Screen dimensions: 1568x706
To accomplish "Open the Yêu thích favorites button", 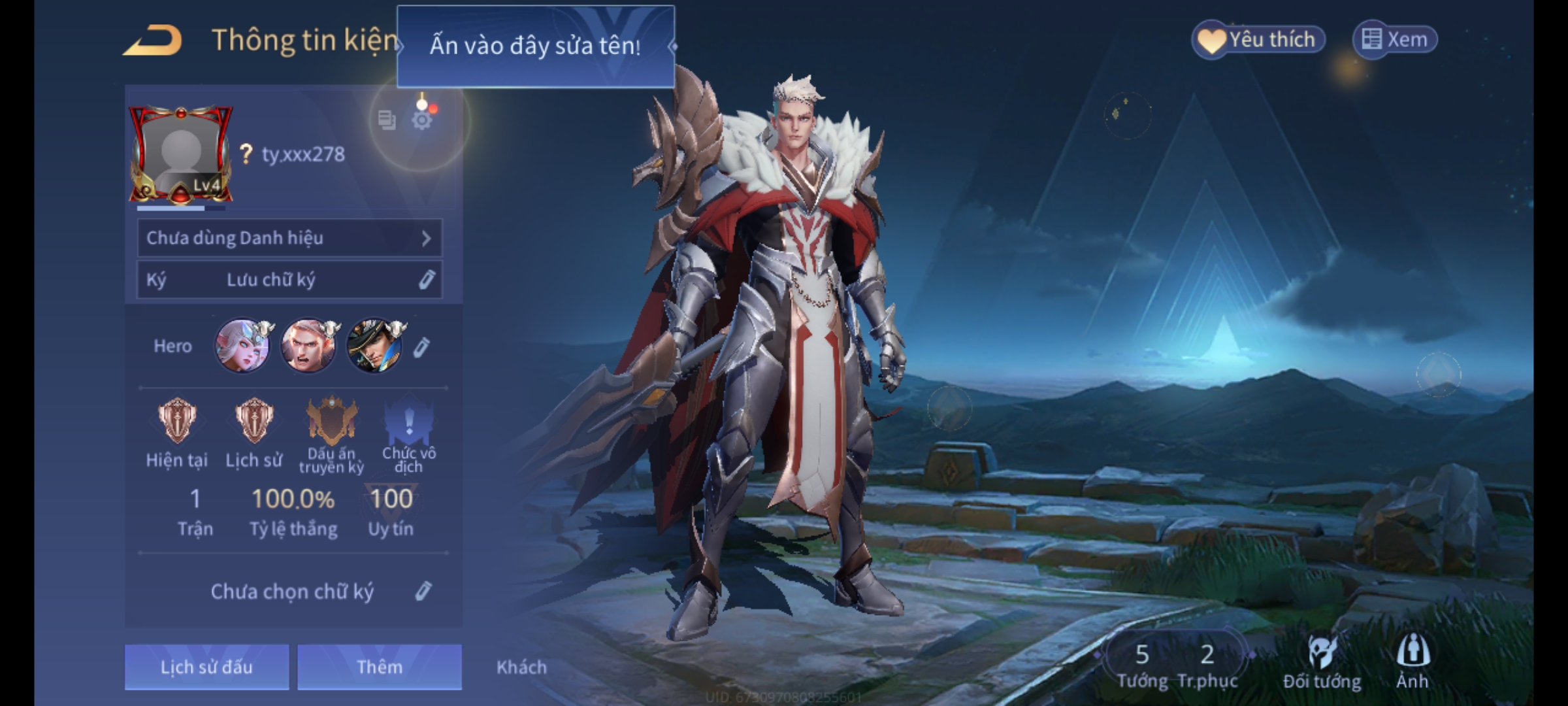I will 1258,40.
